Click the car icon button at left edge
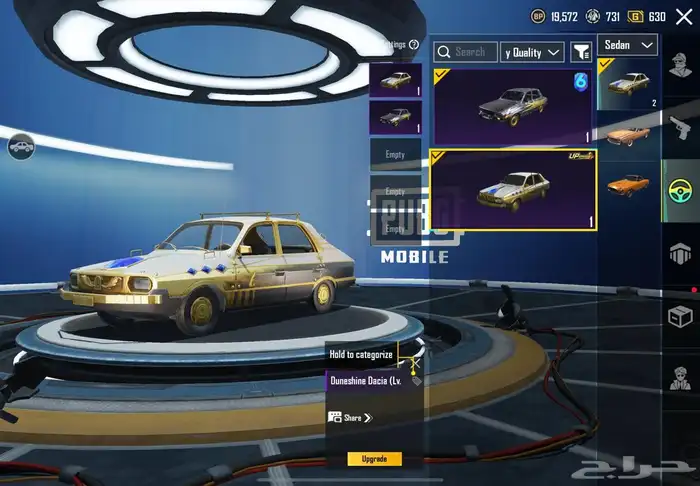Screen dimensions: 700x486 [21, 148]
